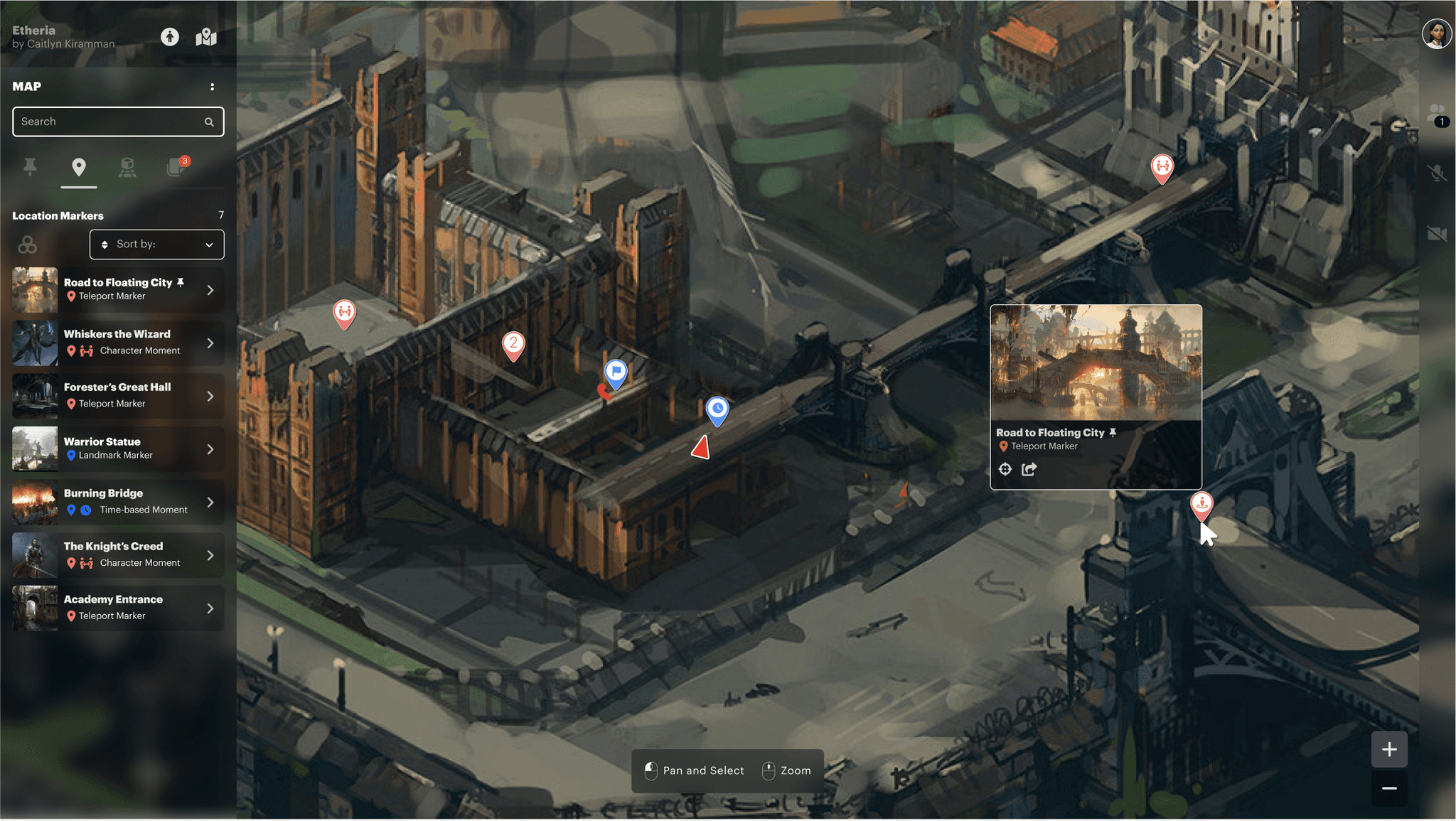Open the user profile avatar
1456x821 pixels.
pyautogui.click(x=1436, y=34)
